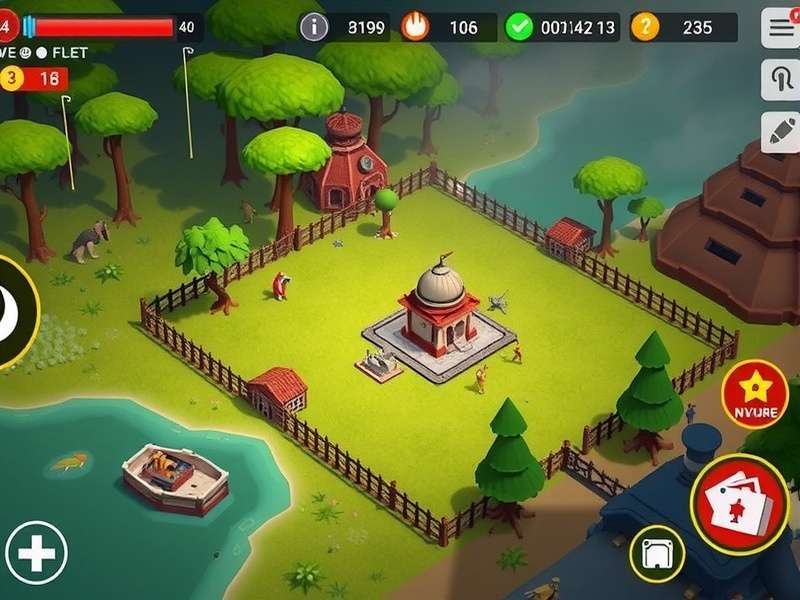Screen dimensions: 800x600
Task: Tap the pencil edit button
Action: (780, 132)
